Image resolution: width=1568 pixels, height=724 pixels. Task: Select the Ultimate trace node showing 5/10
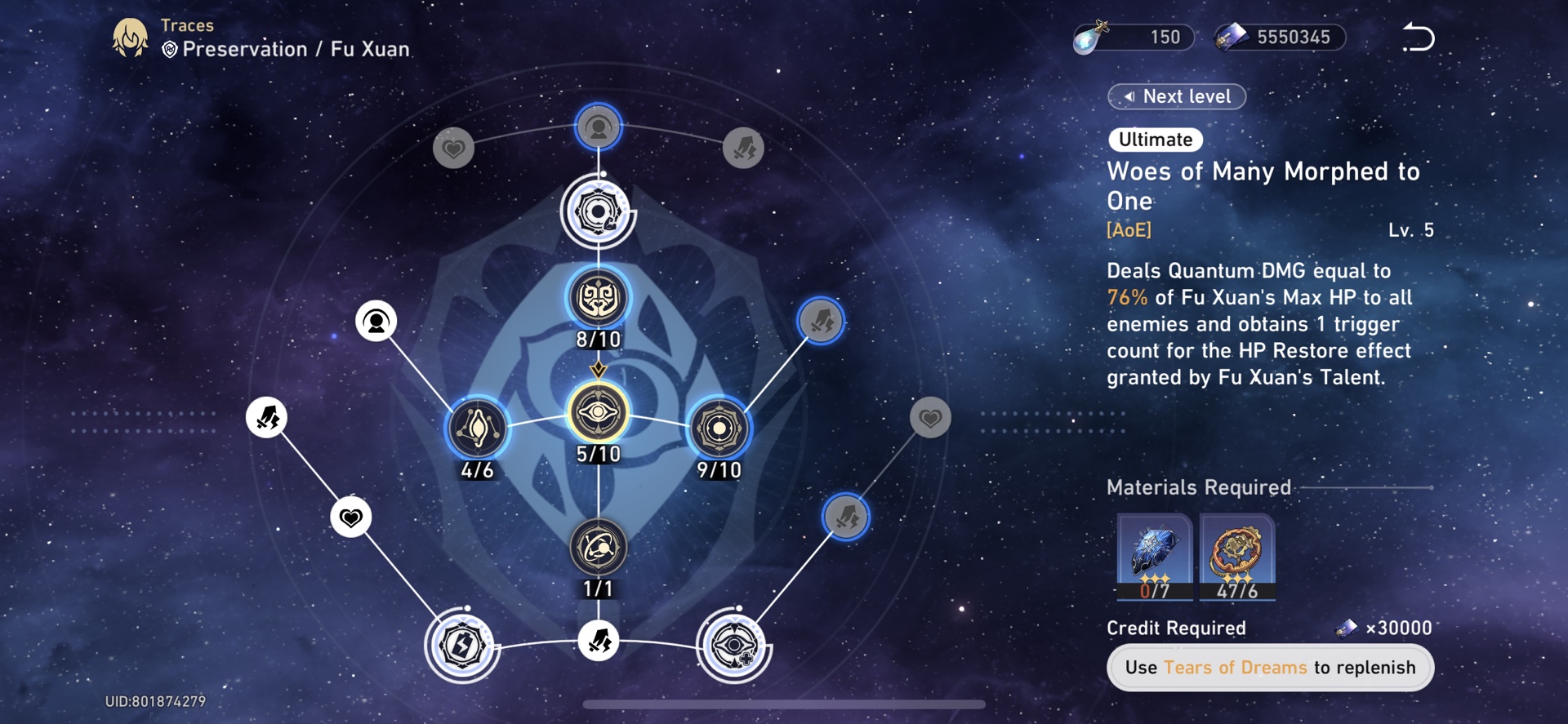[x=600, y=416]
